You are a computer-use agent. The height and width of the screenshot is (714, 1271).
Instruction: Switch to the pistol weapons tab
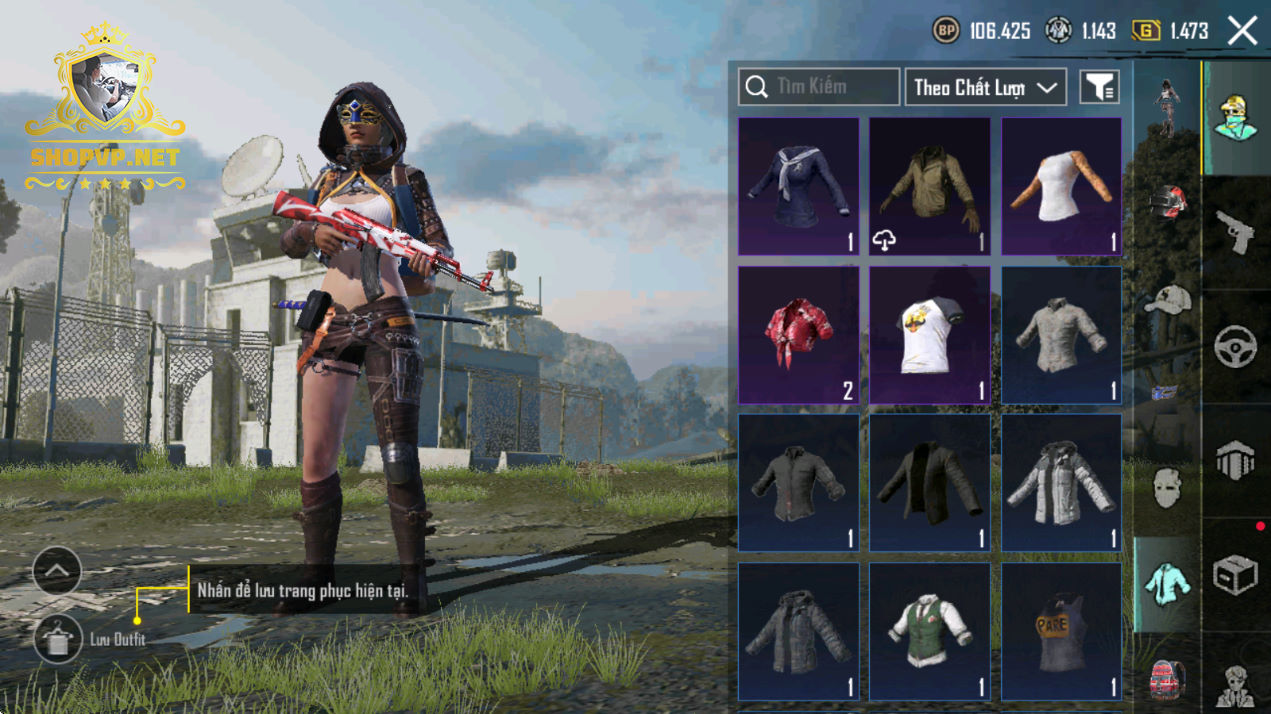click(1235, 232)
